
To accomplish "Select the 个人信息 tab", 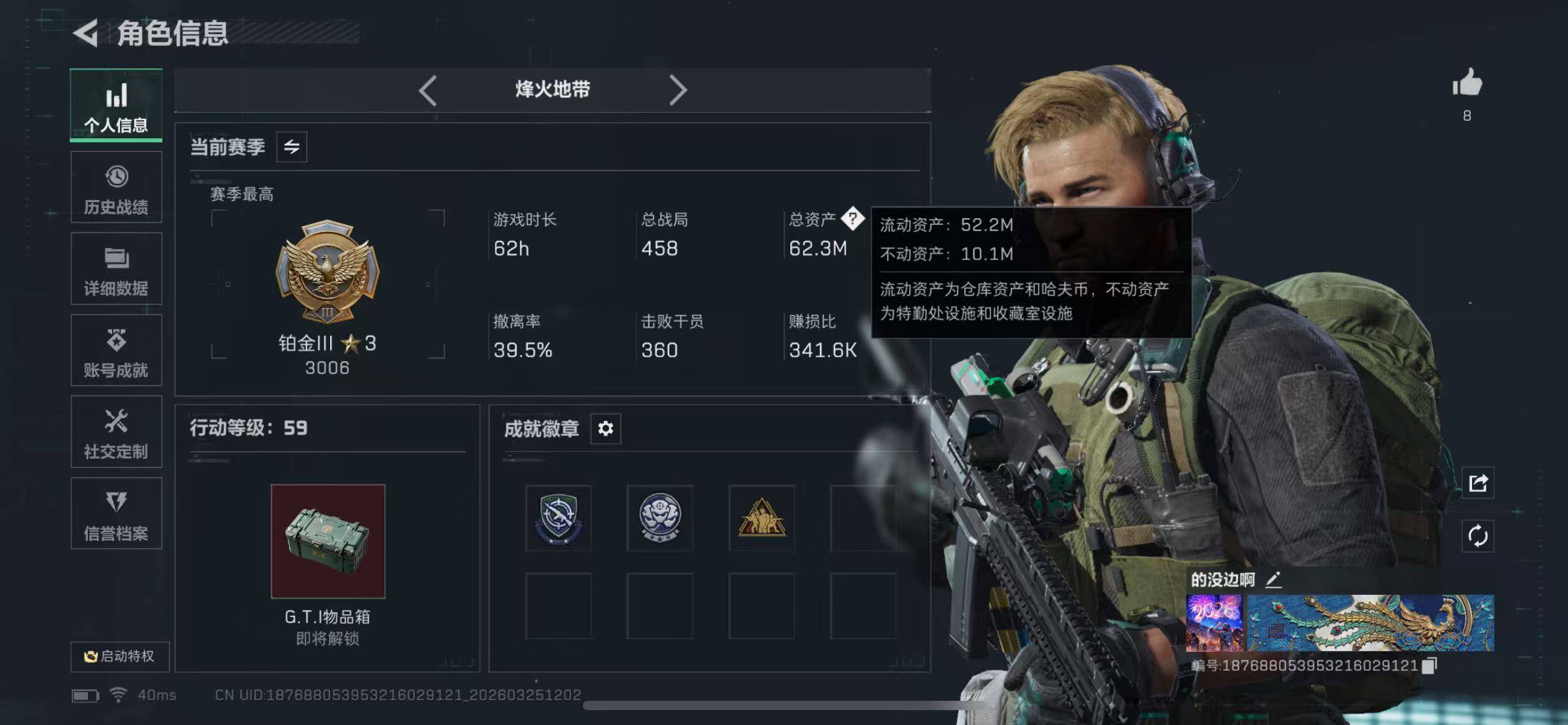I will tap(116, 105).
